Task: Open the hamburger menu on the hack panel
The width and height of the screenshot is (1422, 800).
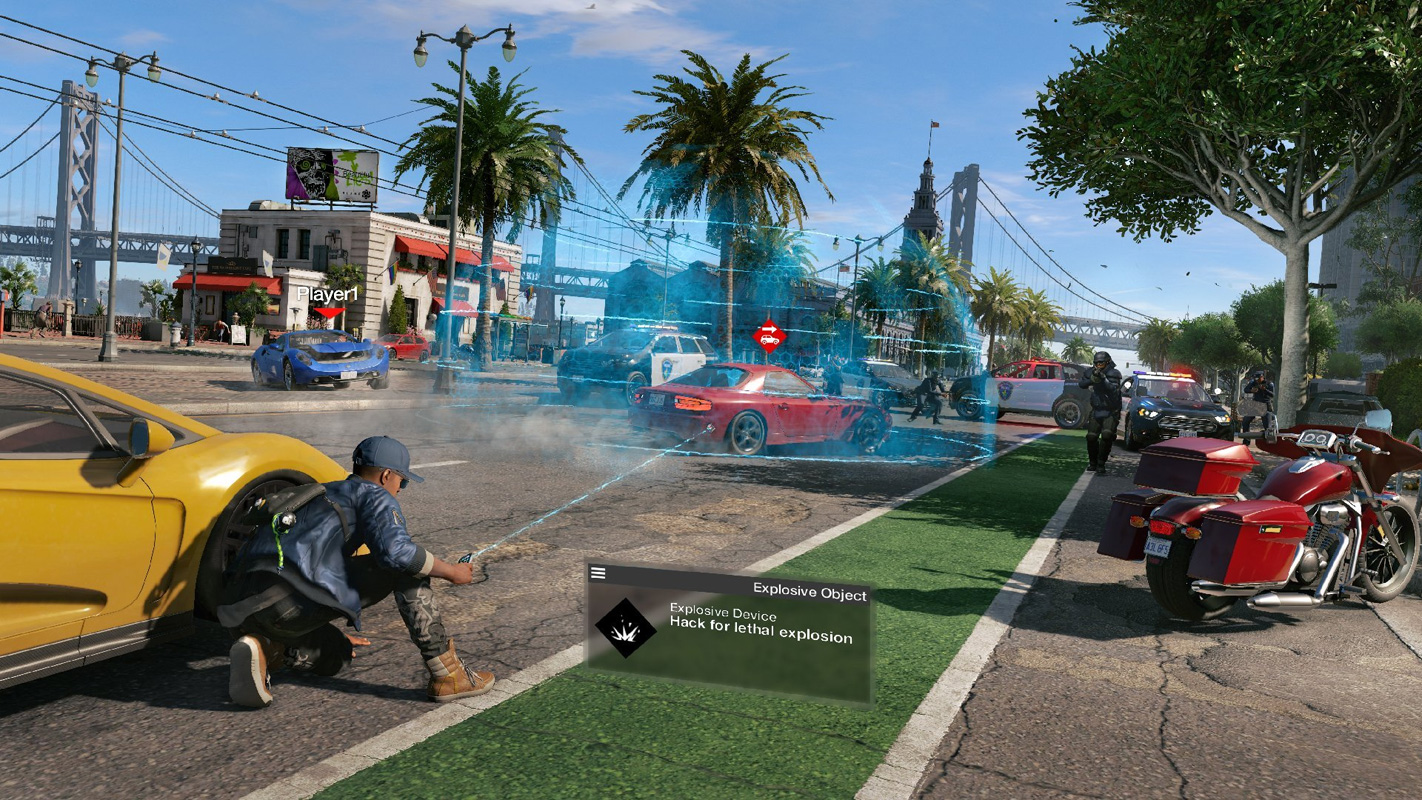Action: (598, 572)
